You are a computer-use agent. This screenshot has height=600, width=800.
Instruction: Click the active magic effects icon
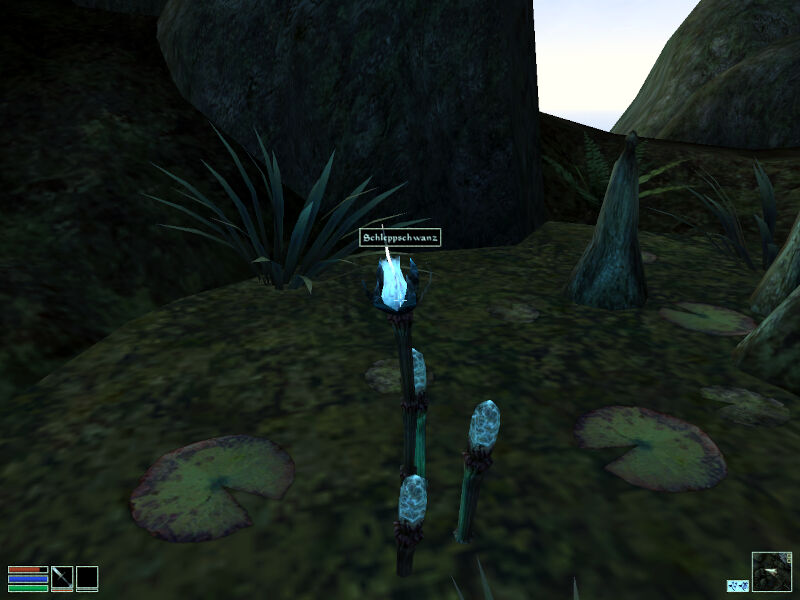pyautogui.click(x=738, y=585)
